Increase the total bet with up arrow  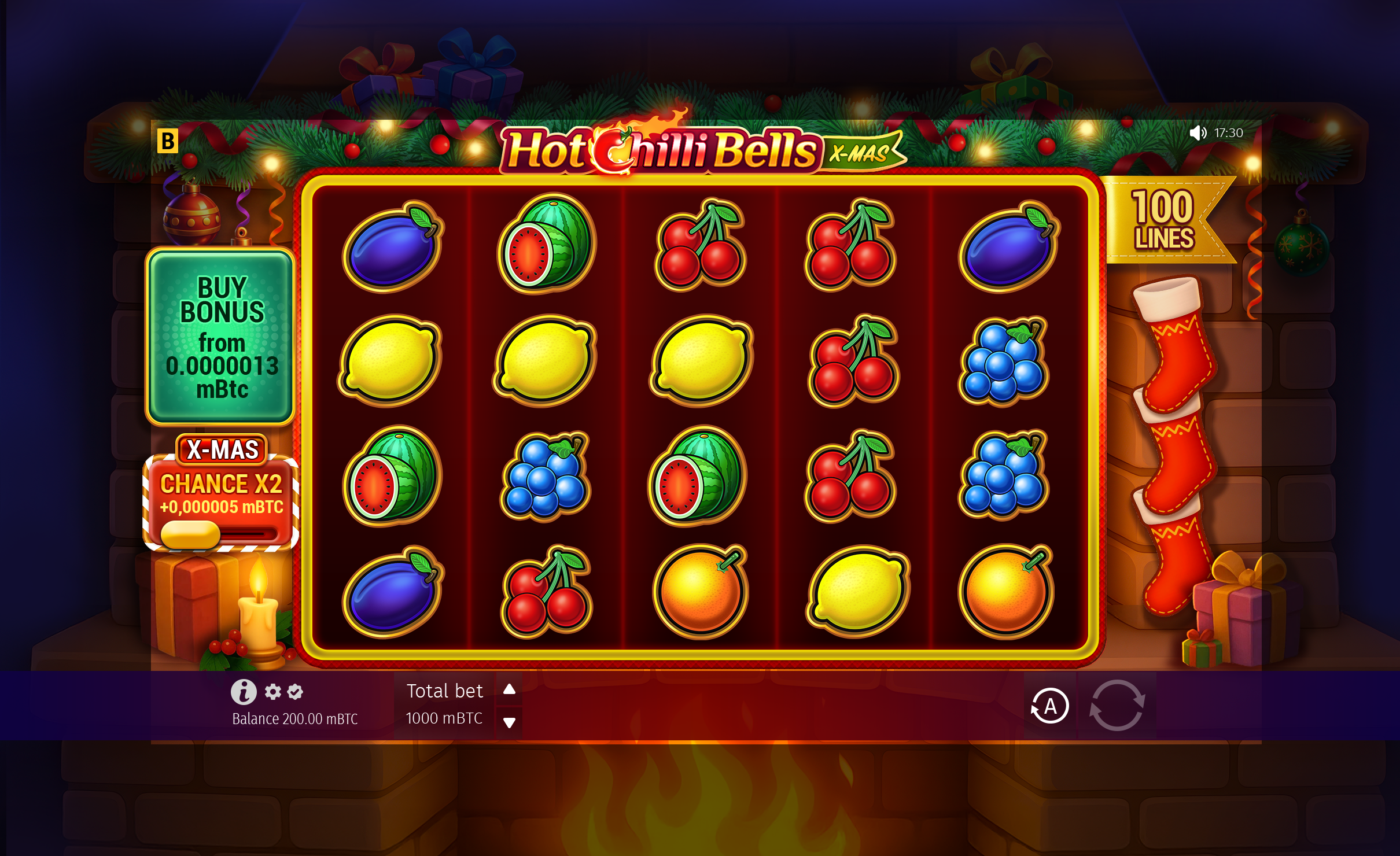click(x=509, y=689)
